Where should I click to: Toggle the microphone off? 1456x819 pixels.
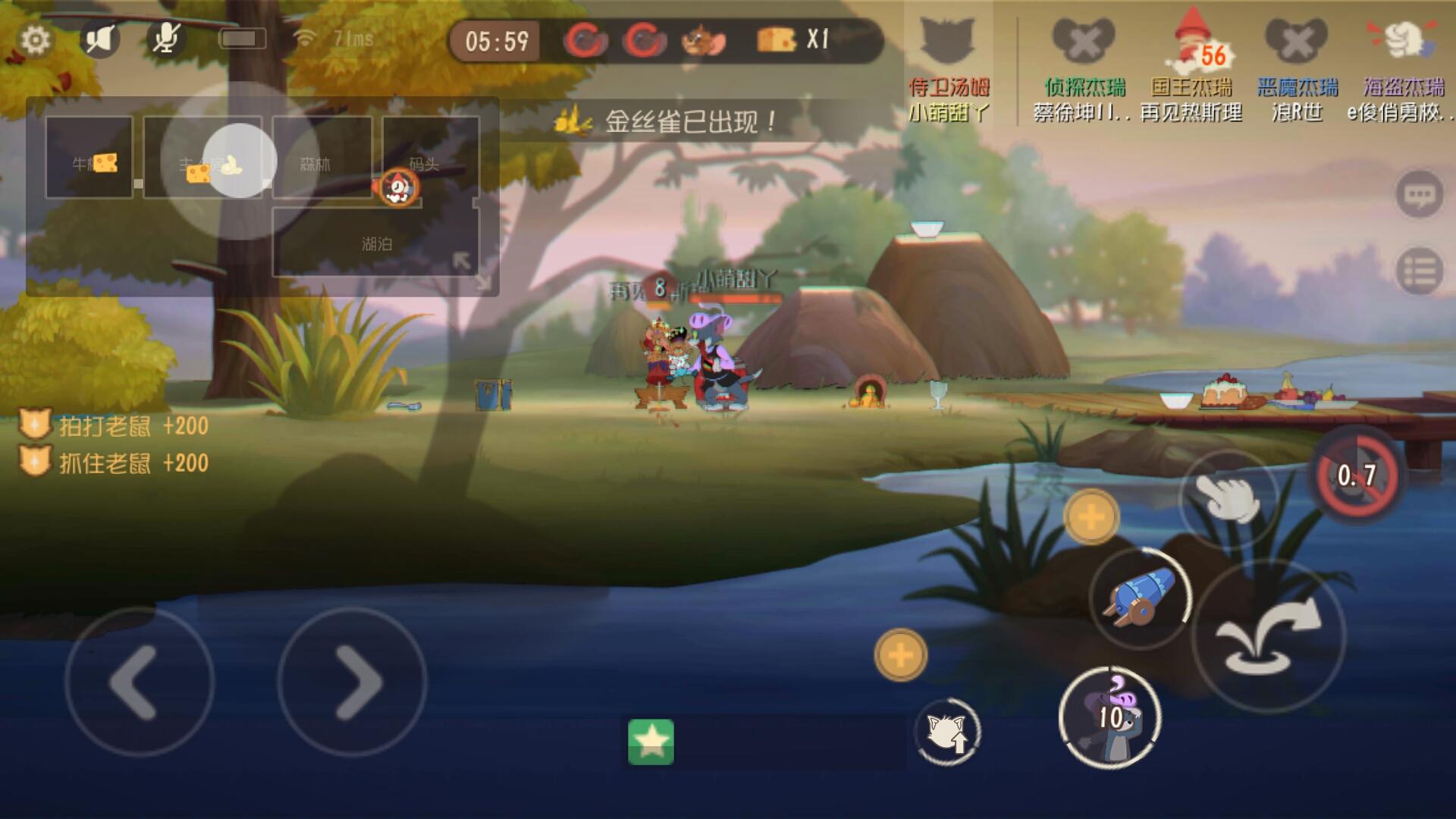click(165, 38)
